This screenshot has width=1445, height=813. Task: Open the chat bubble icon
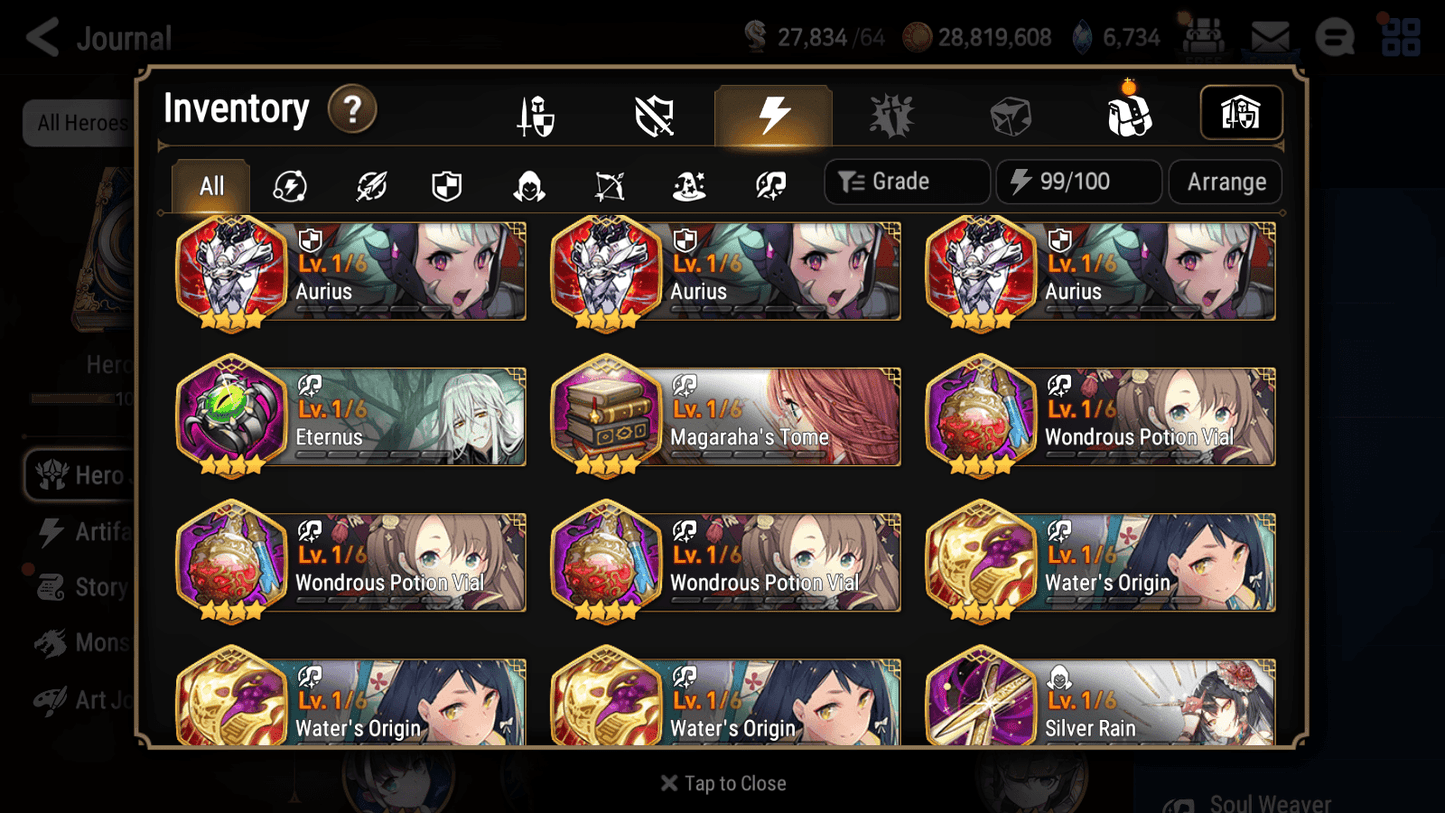click(x=1334, y=36)
